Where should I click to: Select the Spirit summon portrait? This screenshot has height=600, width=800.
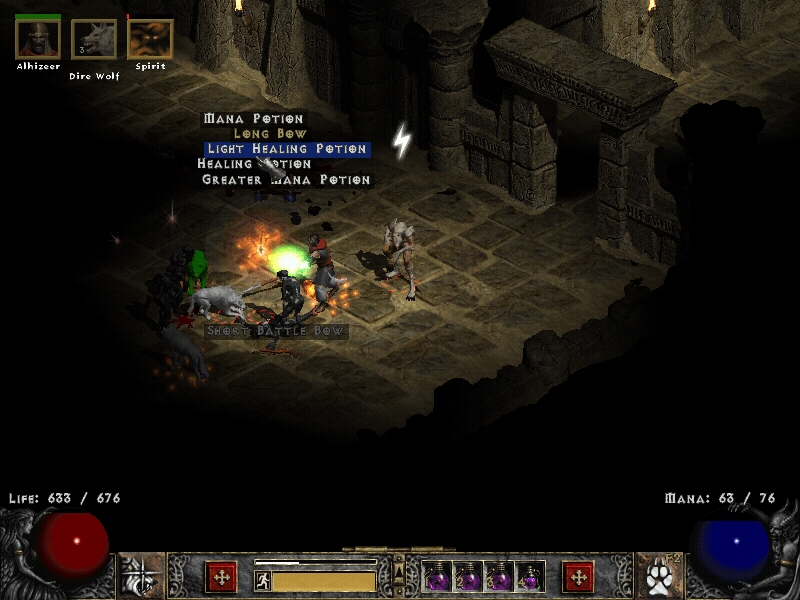150,39
